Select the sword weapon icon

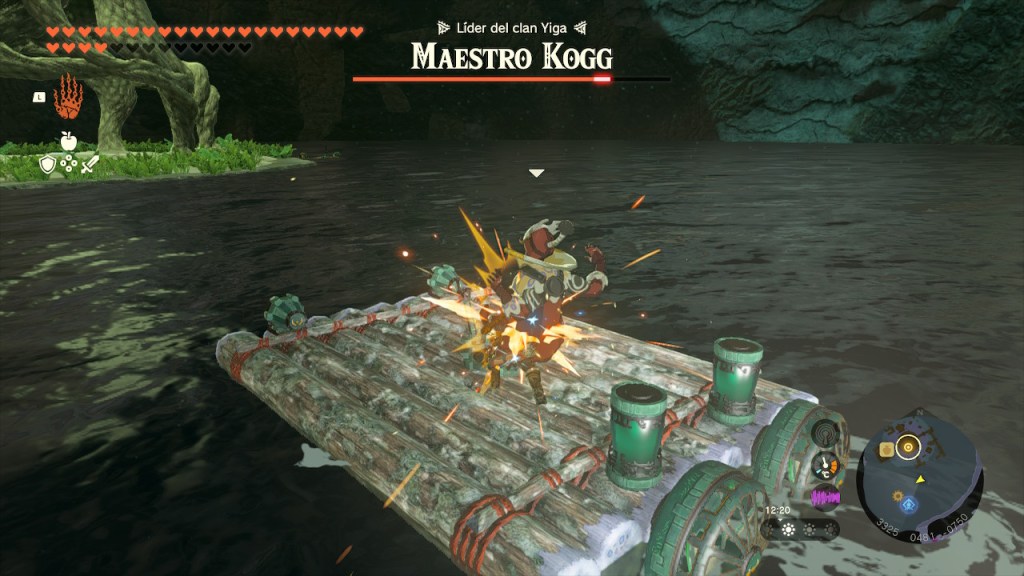click(x=90, y=166)
